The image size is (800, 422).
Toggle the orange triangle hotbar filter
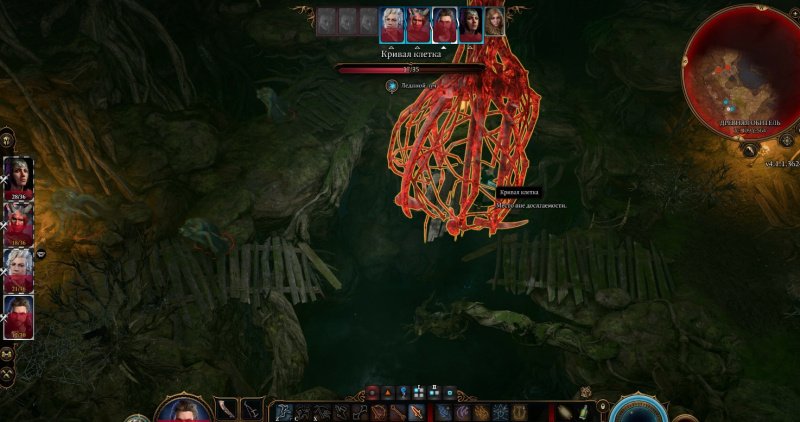388,393
